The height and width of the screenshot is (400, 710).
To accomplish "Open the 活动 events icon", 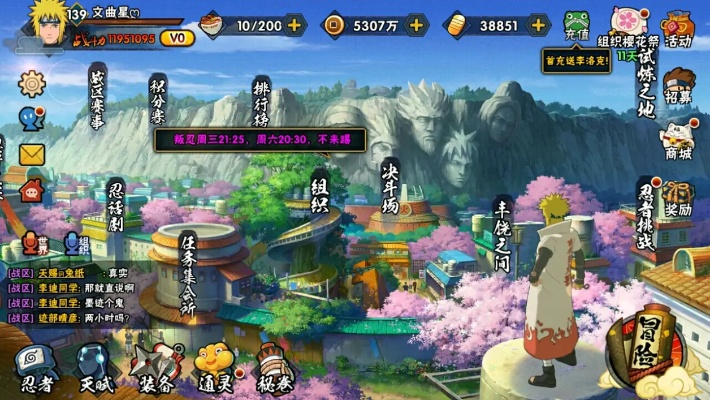I will [678, 28].
